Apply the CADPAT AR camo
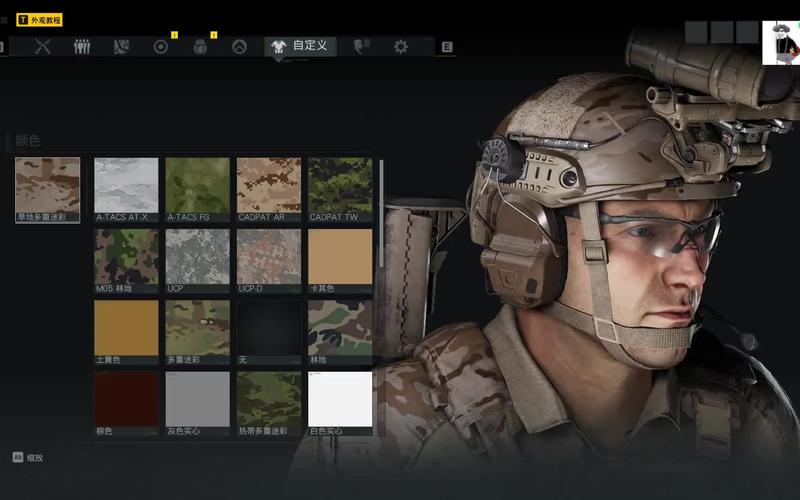Image resolution: width=800 pixels, height=500 pixels. pyautogui.click(x=269, y=184)
